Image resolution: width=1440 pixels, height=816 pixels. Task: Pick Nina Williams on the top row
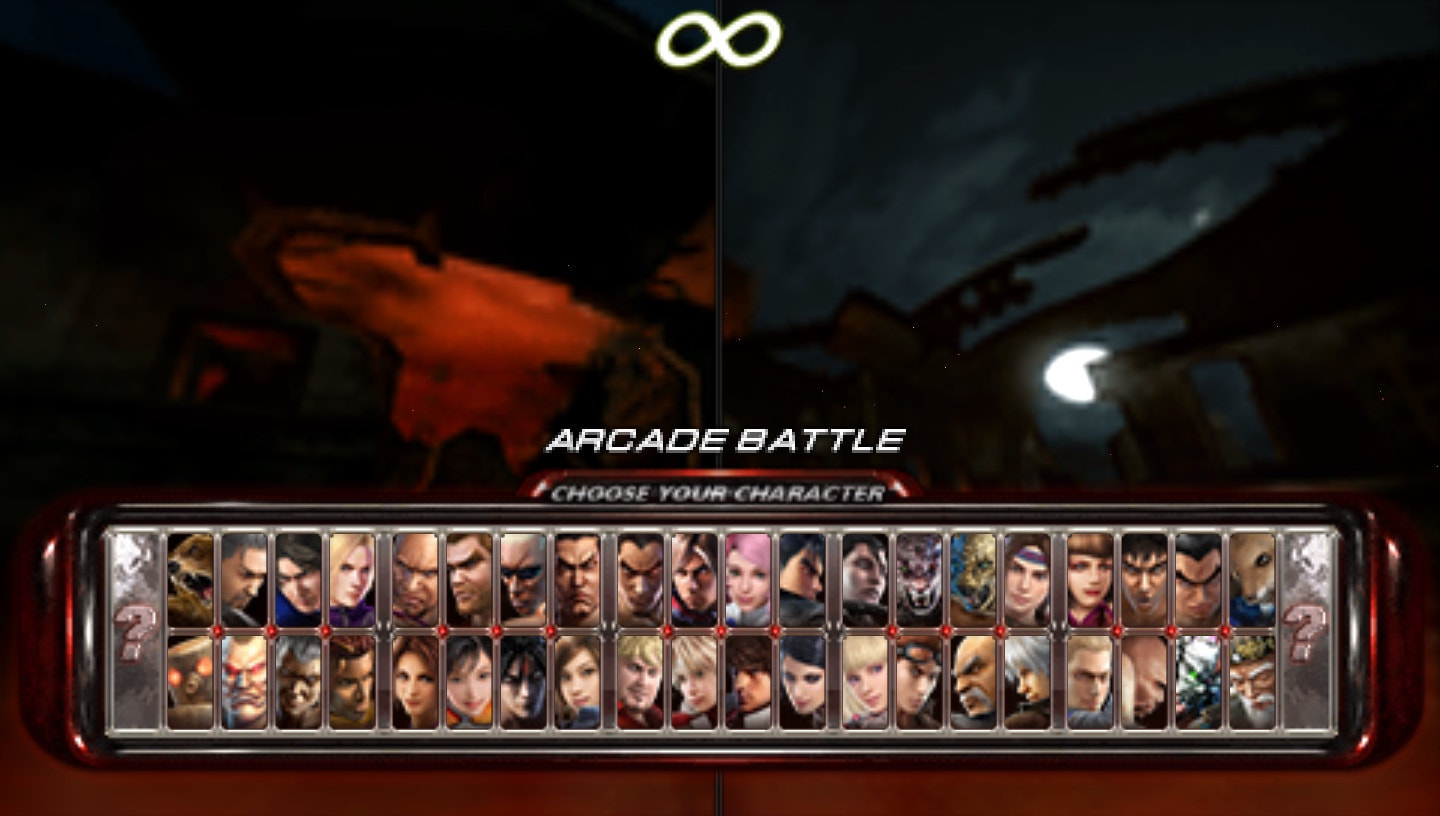pos(352,580)
